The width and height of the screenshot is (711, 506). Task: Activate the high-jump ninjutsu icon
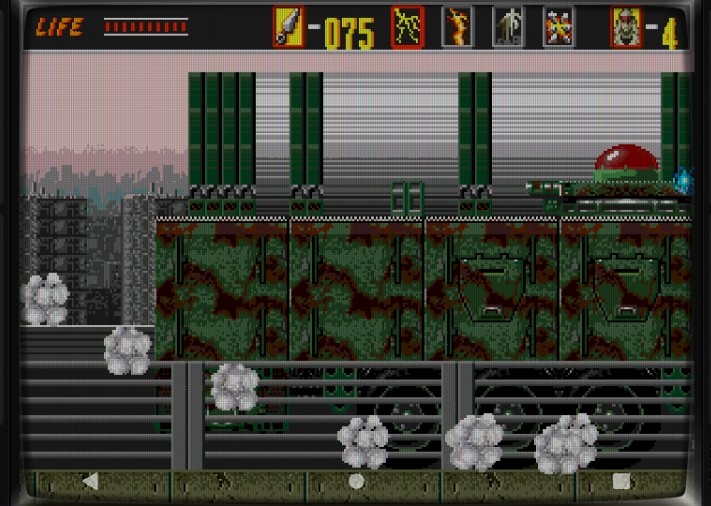508,27
